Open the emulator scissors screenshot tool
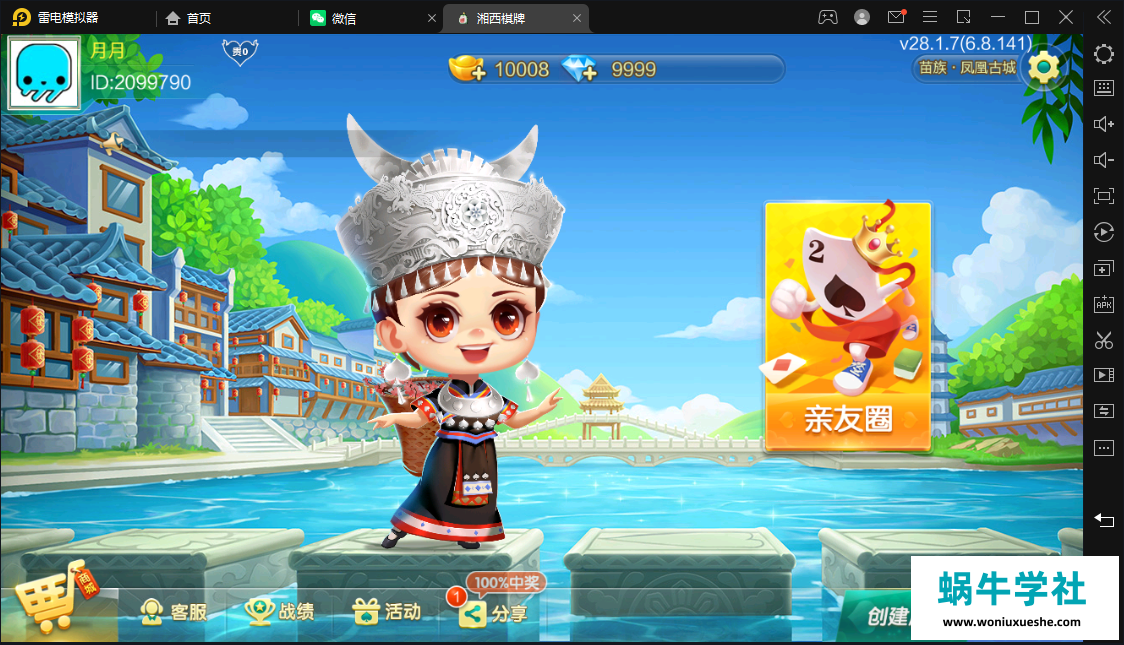The height and width of the screenshot is (645, 1124). coord(1104,340)
